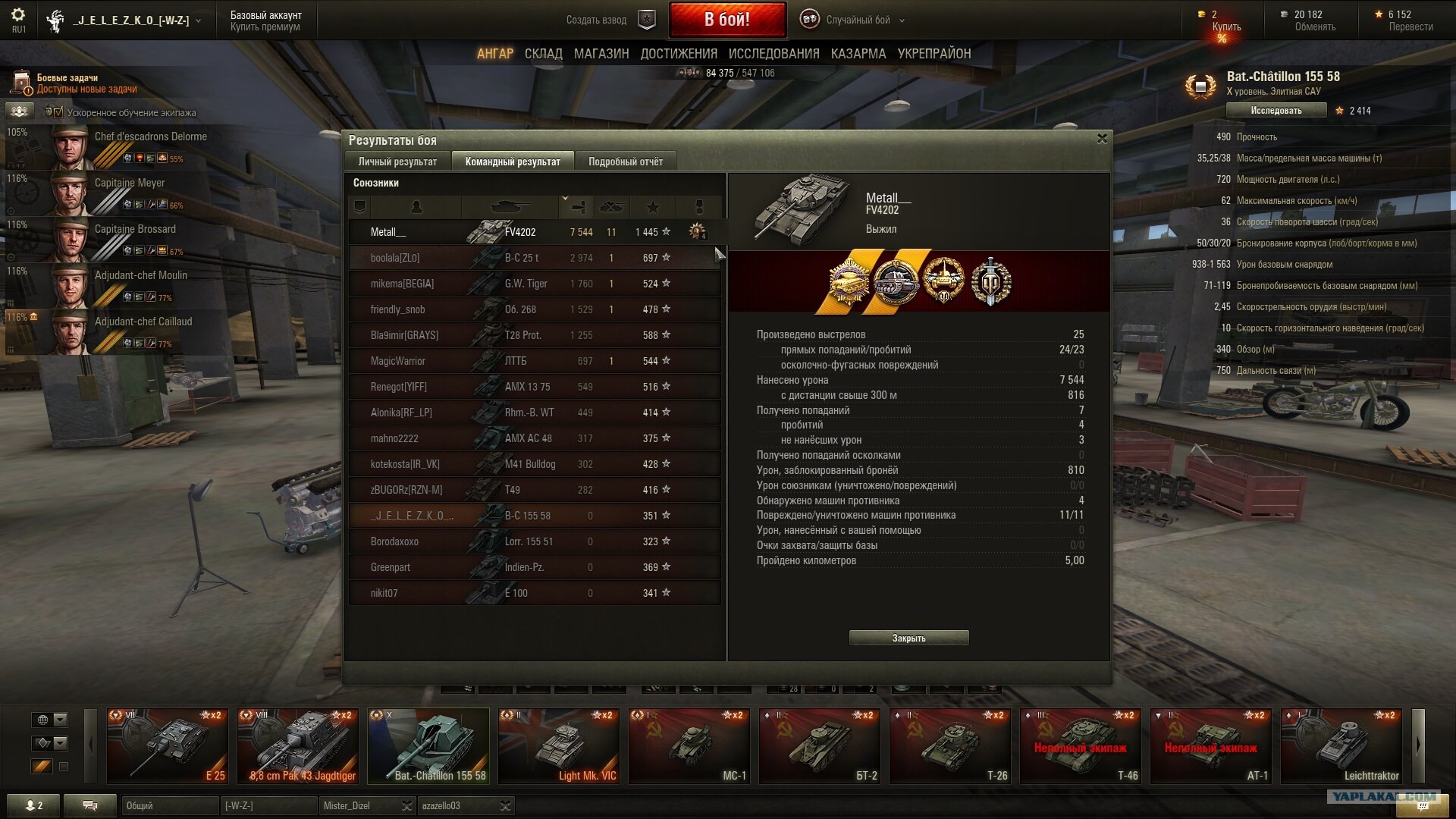Choose the Light Mk. VIC tank
This screenshot has width=1456, height=819.
[558, 745]
